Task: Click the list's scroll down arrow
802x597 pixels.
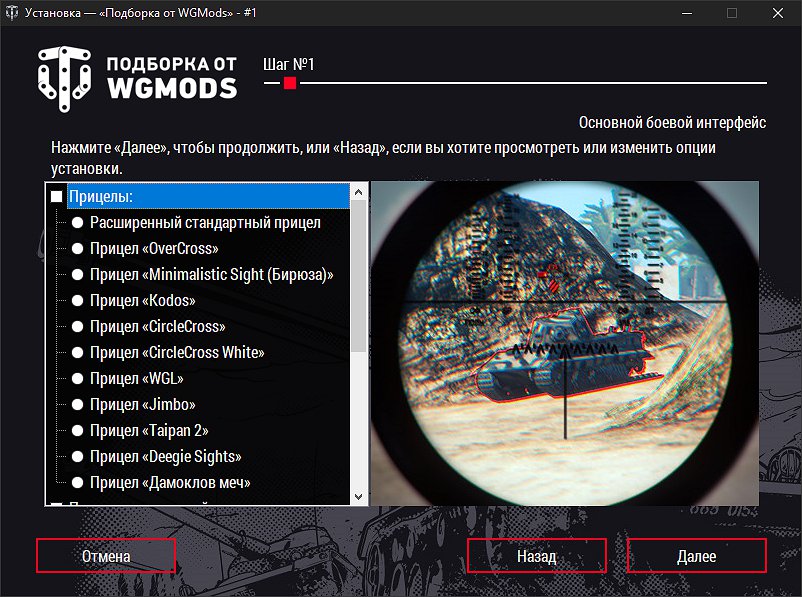Action: click(x=357, y=496)
